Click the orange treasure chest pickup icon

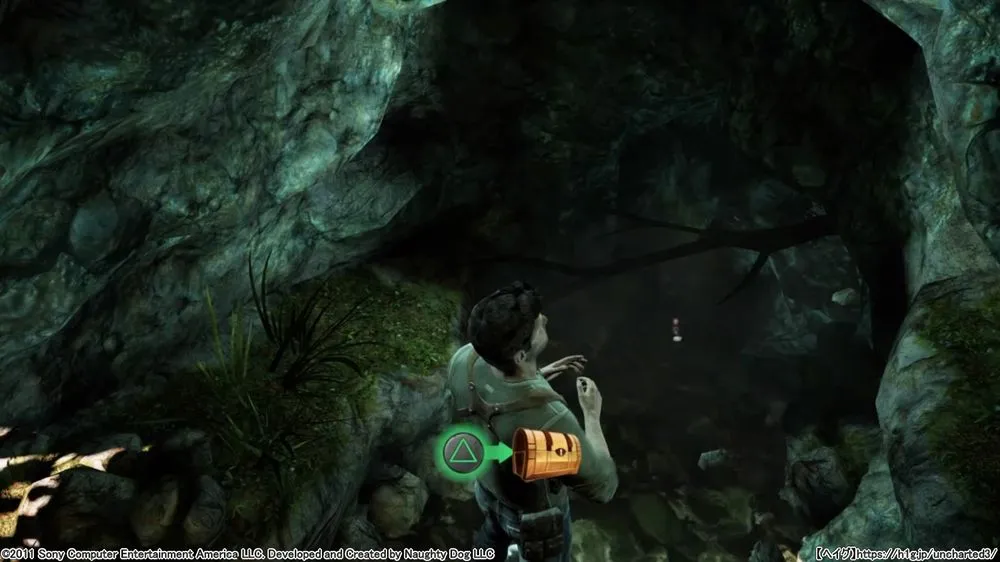click(546, 455)
